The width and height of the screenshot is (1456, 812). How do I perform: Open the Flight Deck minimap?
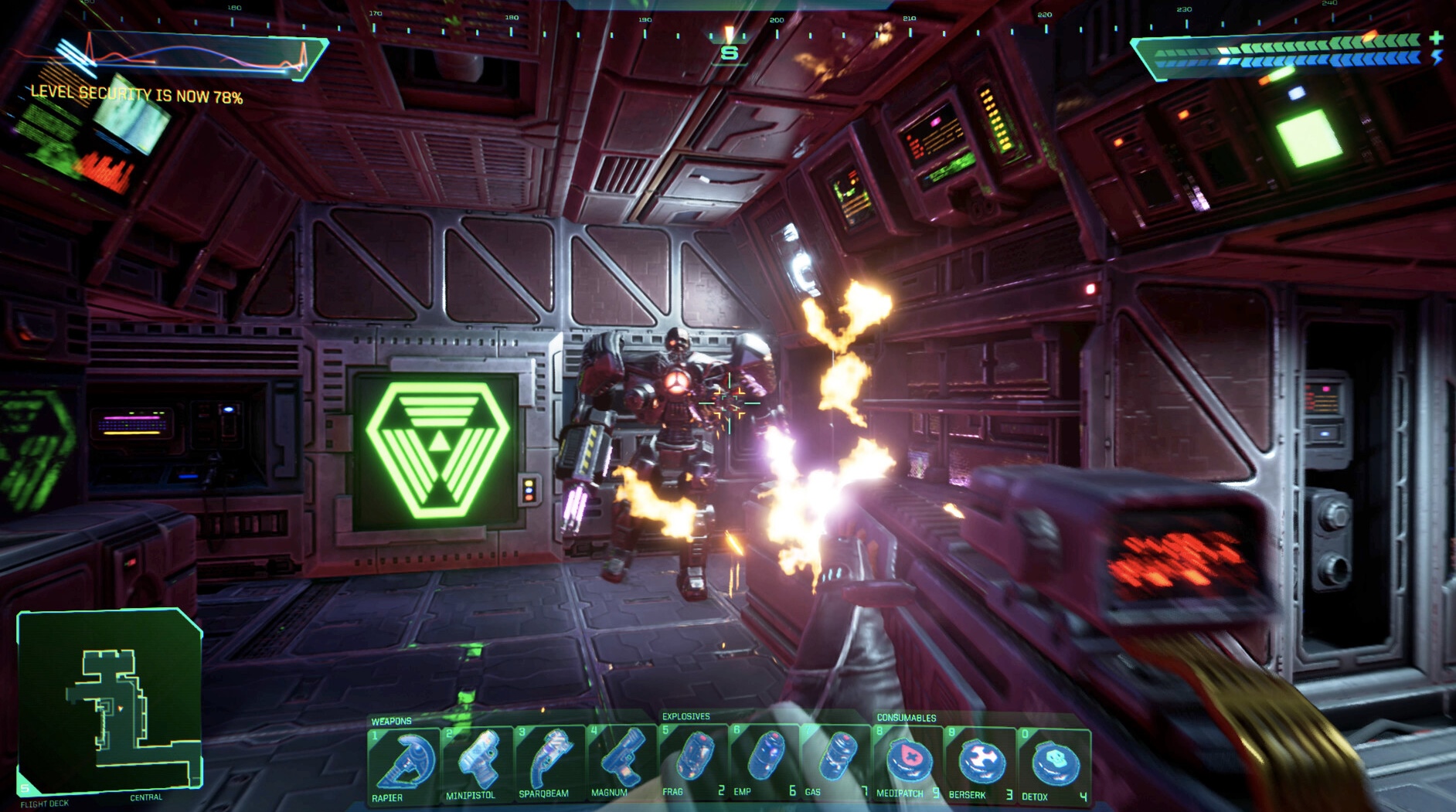click(x=110, y=702)
